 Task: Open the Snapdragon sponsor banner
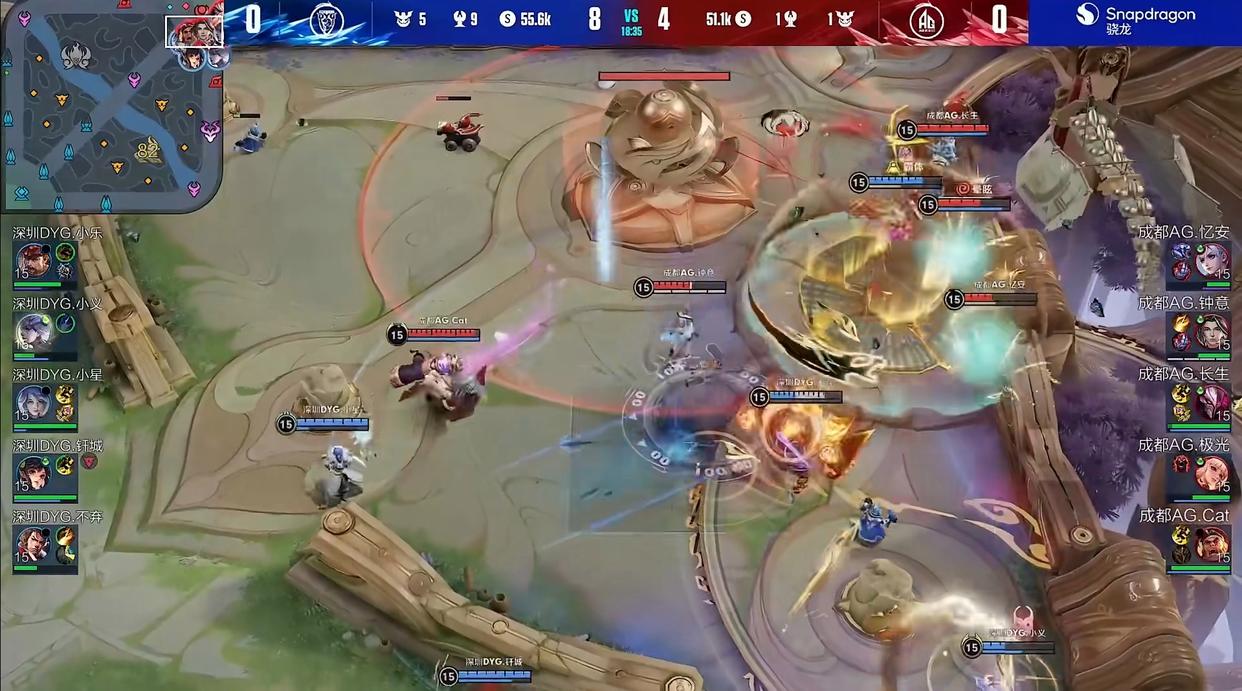click(1135, 21)
